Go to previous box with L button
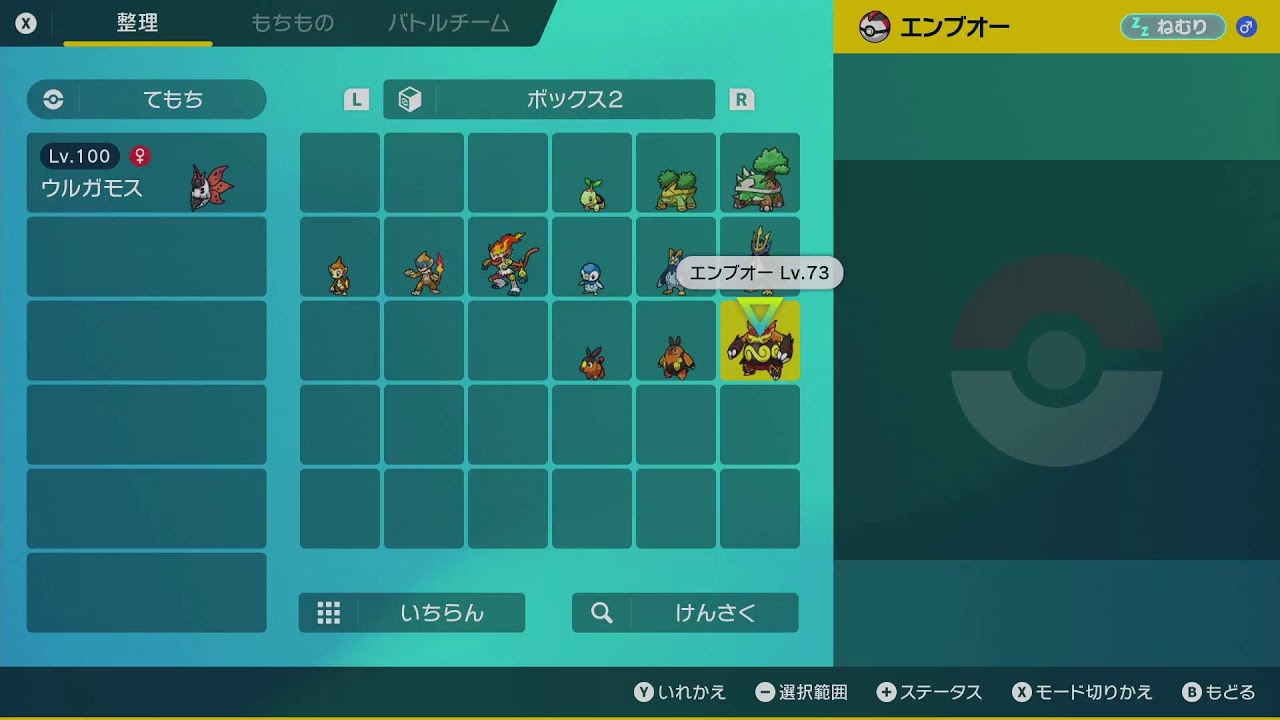1280x720 pixels. click(355, 99)
